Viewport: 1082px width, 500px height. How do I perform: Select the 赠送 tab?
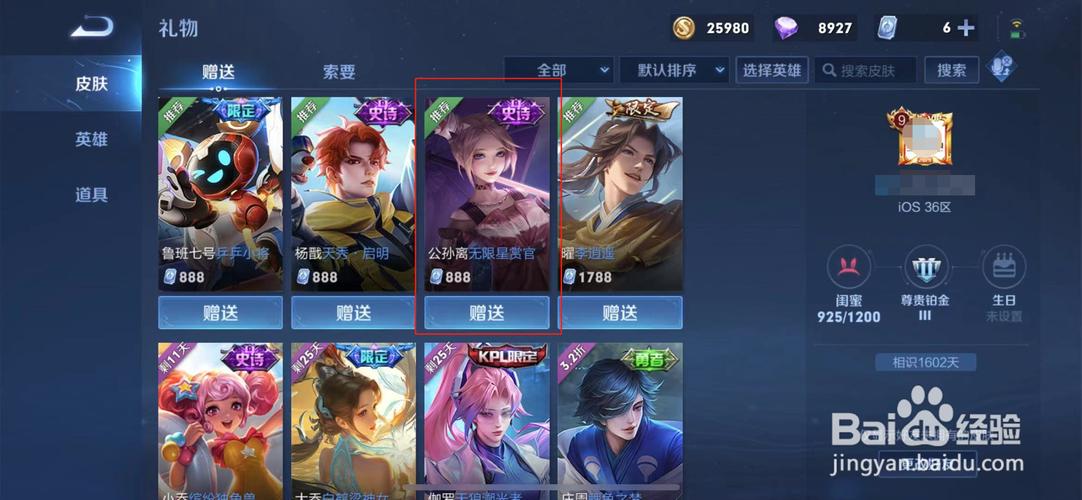coord(218,72)
